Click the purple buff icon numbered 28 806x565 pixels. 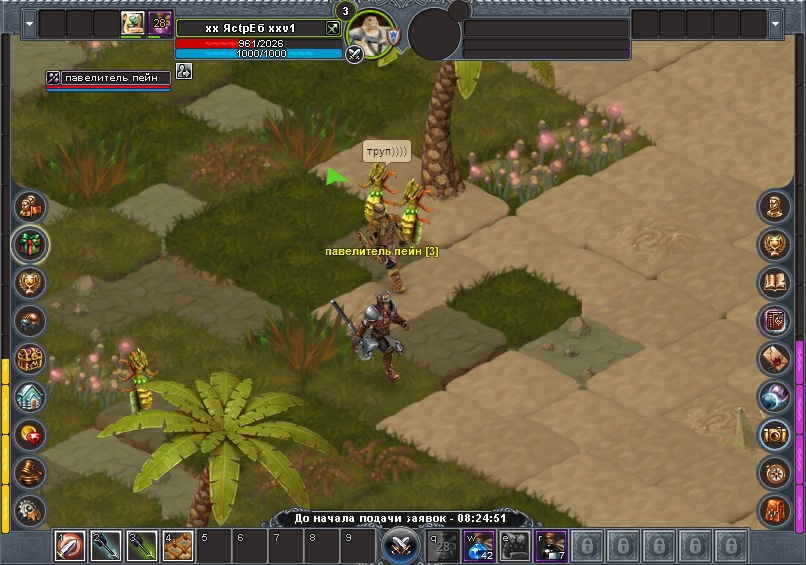click(x=160, y=23)
